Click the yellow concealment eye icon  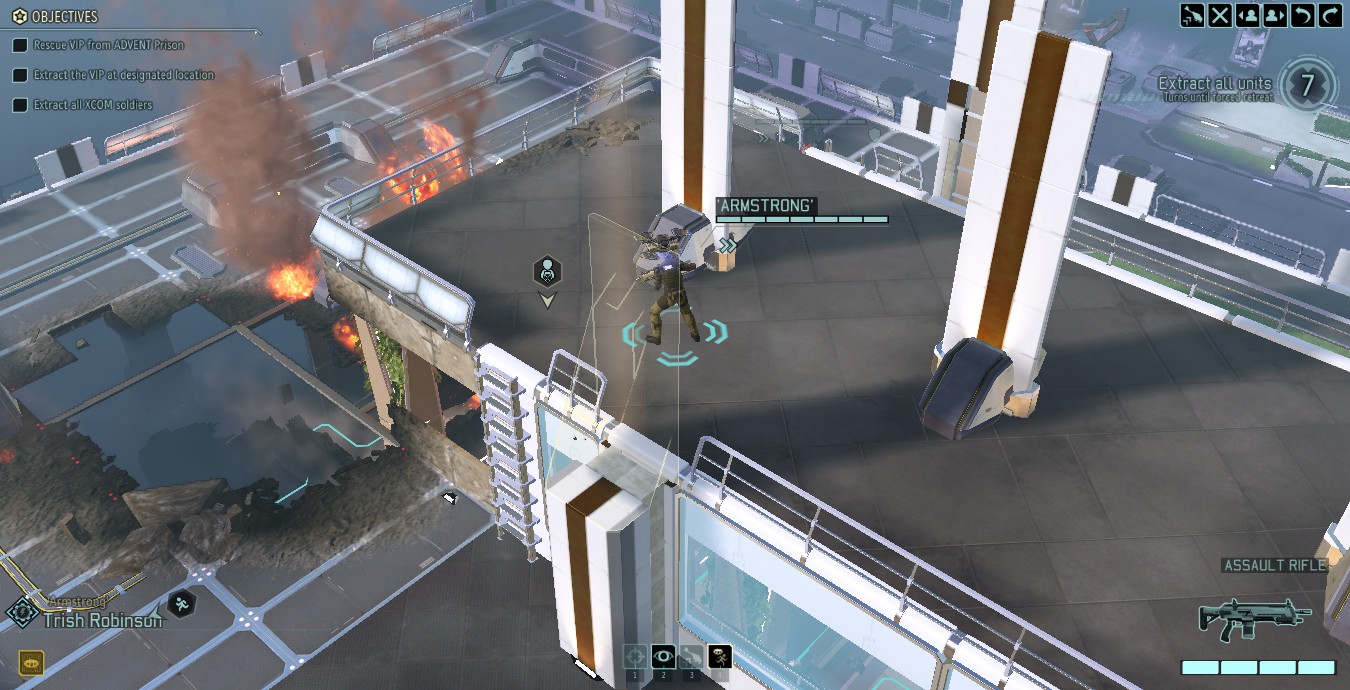point(31,662)
